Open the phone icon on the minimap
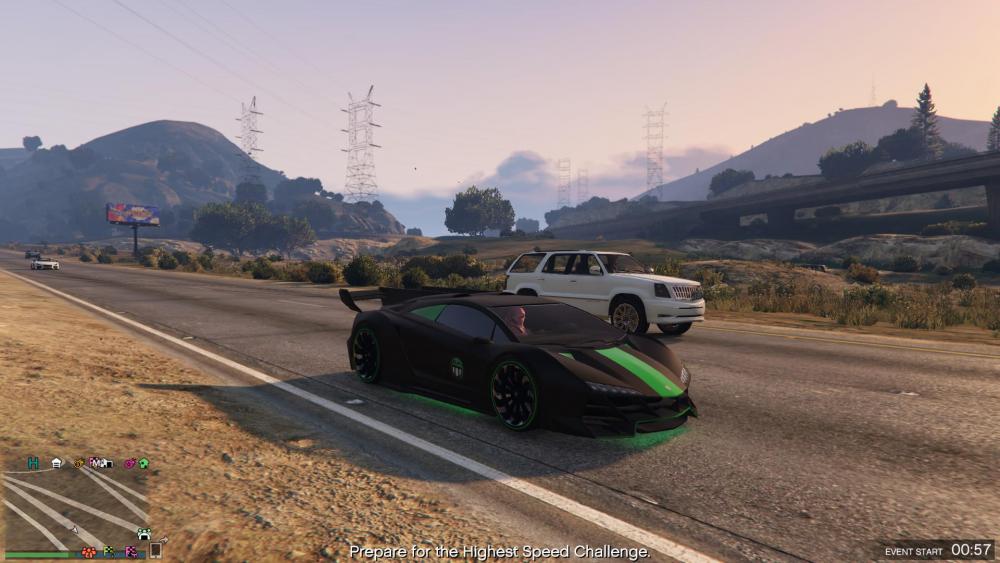 pyautogui.click(x=155, y=550)
